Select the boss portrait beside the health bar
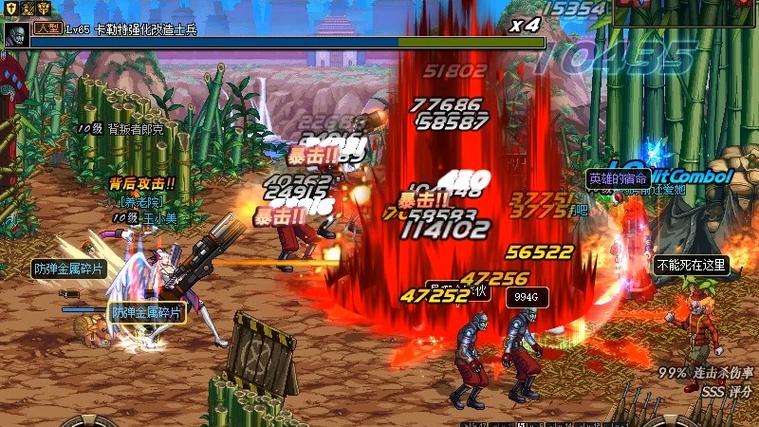The image size is (759, 427). tap(16, 36)
